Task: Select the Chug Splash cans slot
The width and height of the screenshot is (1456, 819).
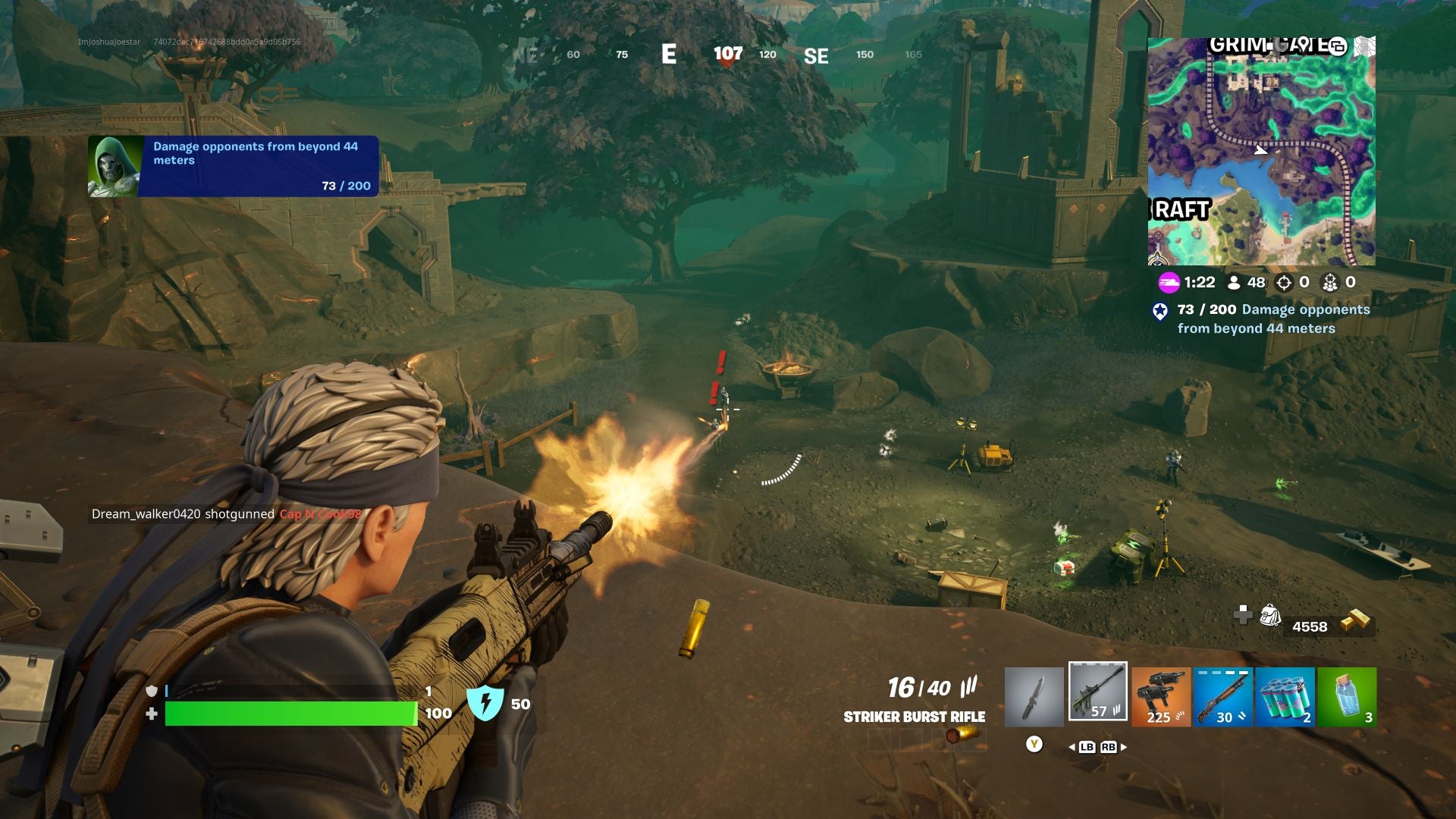Action: pyautogui.click(x=1285, y=698)
